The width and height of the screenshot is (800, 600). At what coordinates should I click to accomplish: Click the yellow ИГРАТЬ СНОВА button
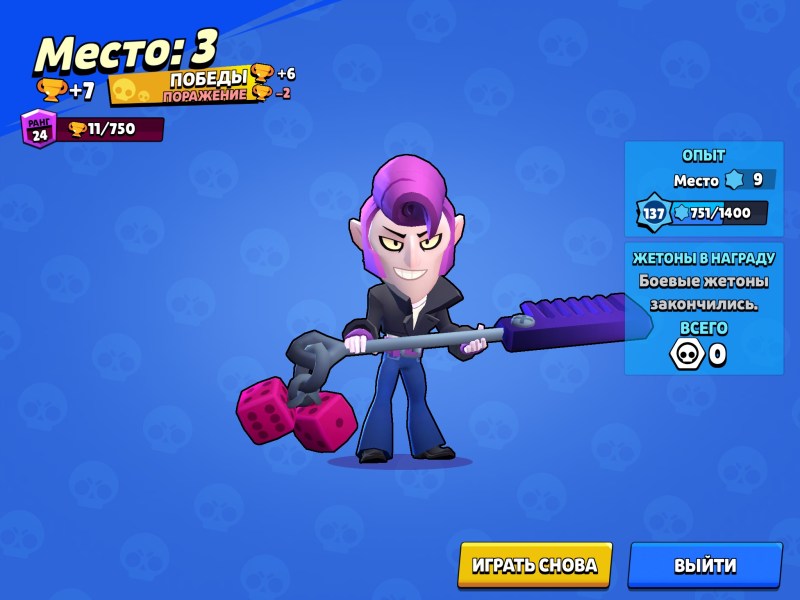click(x=534, y=565)
